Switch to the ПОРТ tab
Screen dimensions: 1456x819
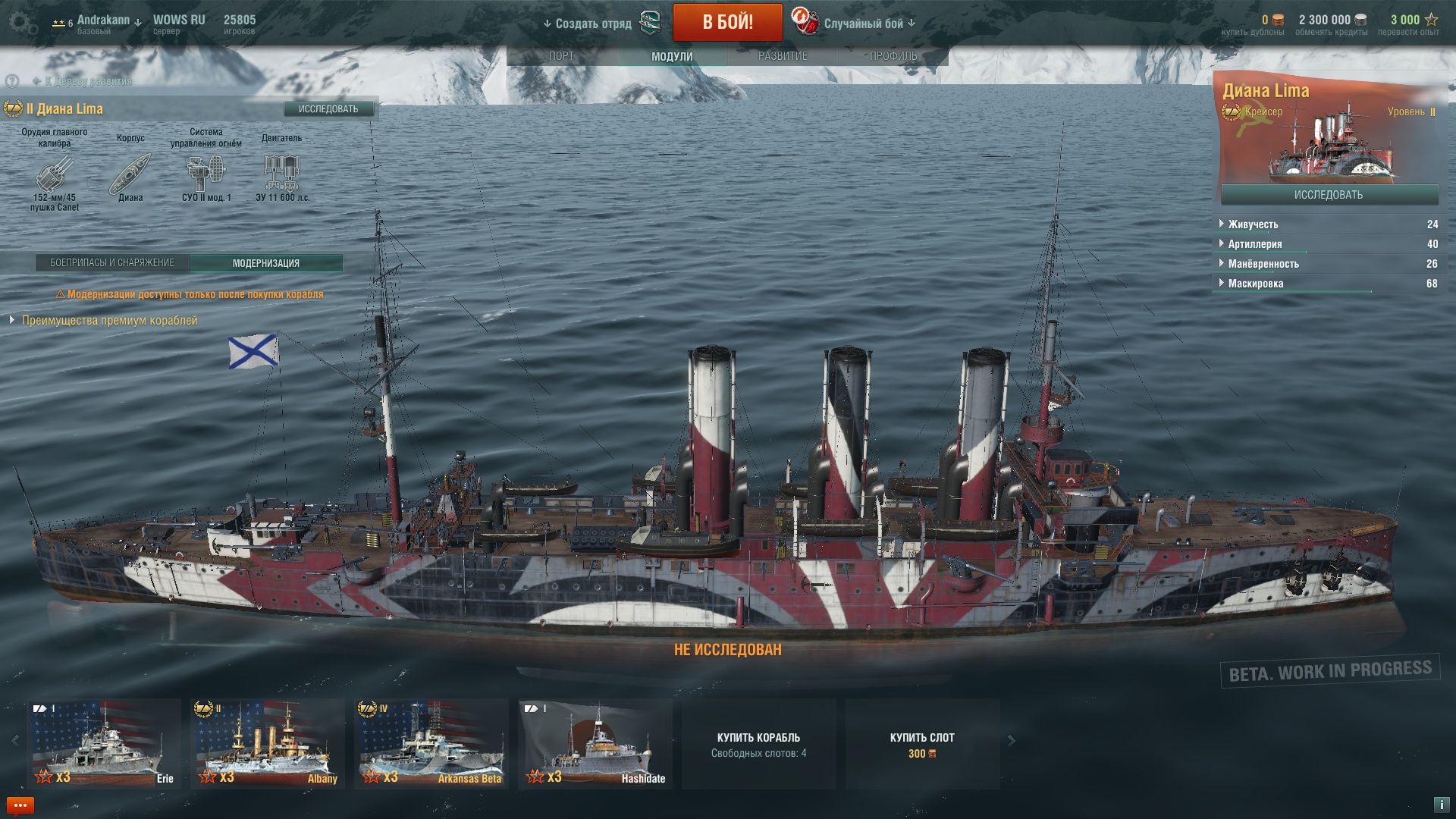(x=561, y=56)
